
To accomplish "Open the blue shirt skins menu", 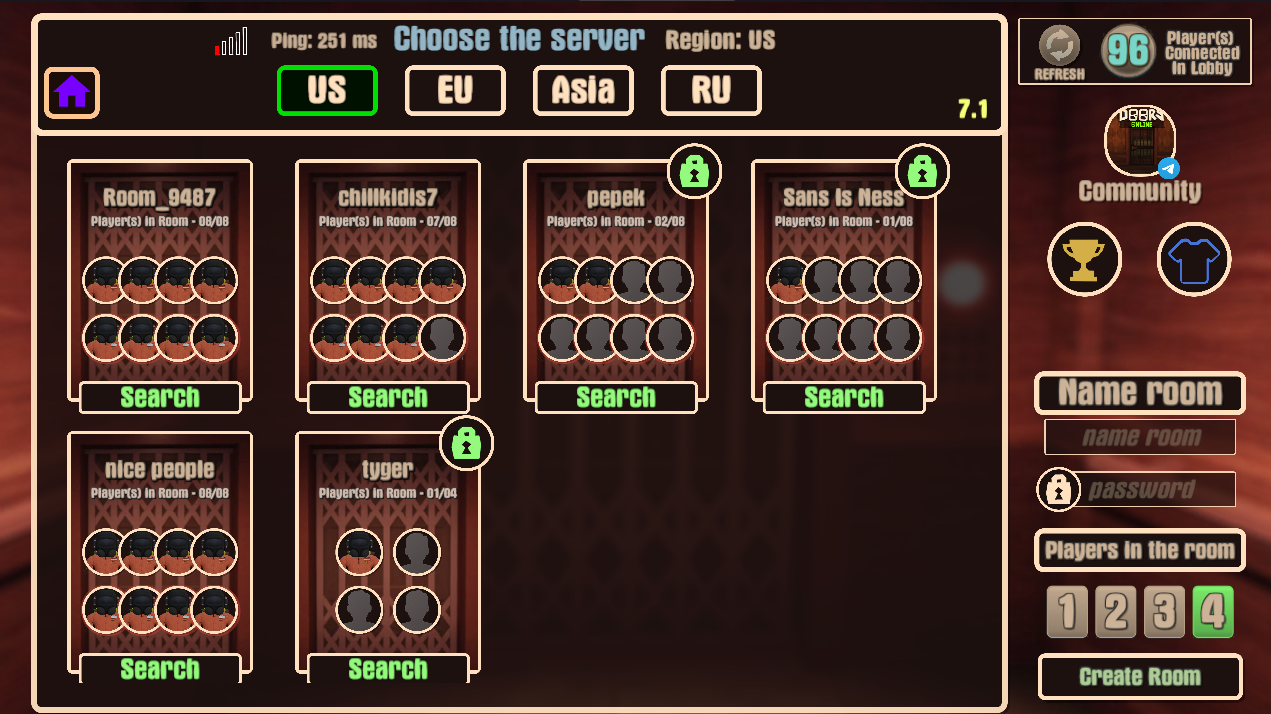I will [1194, 260].
